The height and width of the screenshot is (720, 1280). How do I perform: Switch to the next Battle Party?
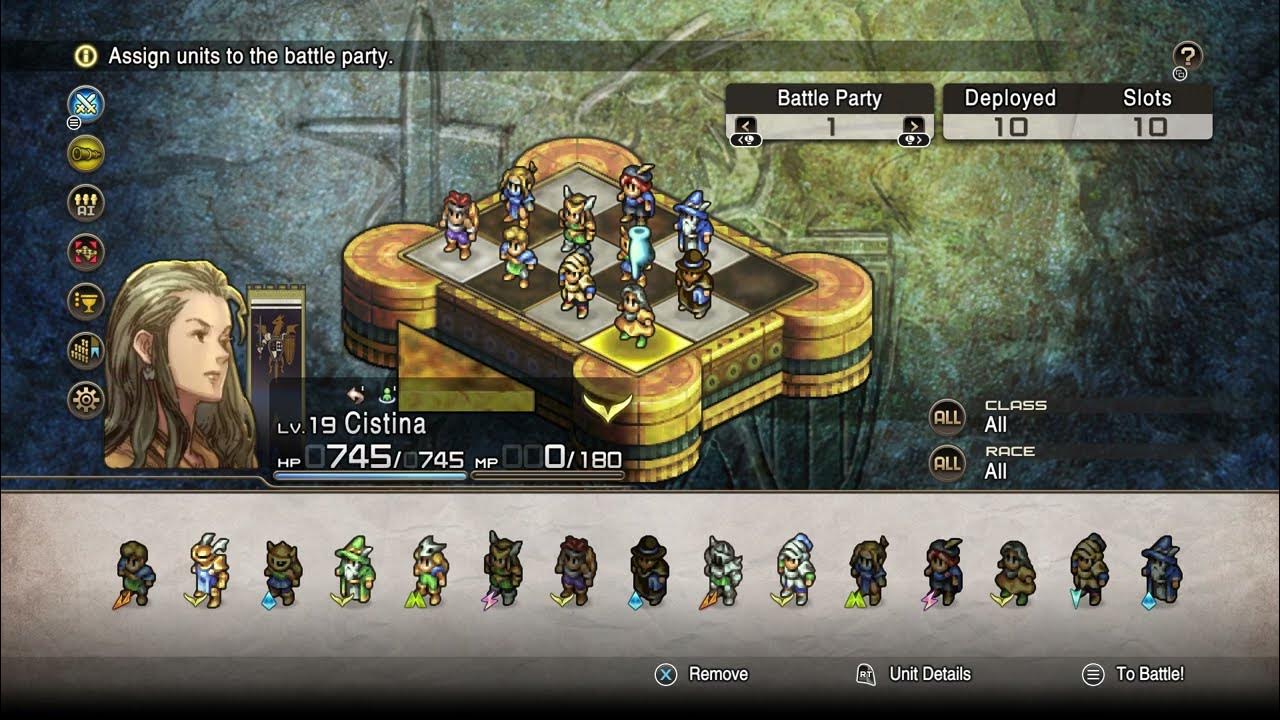point(914,126)
